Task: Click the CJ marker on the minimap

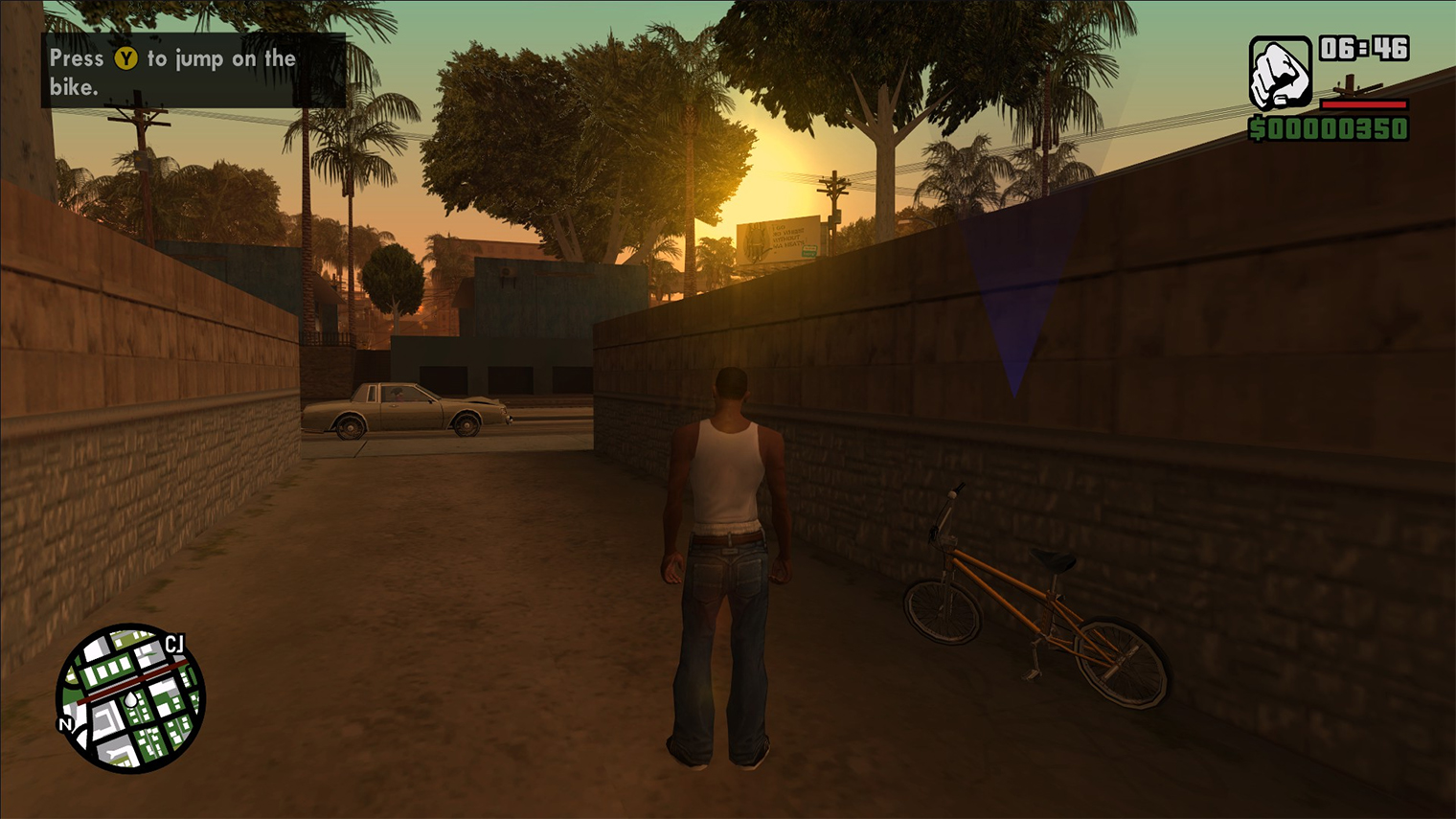Action: point(174,644)
